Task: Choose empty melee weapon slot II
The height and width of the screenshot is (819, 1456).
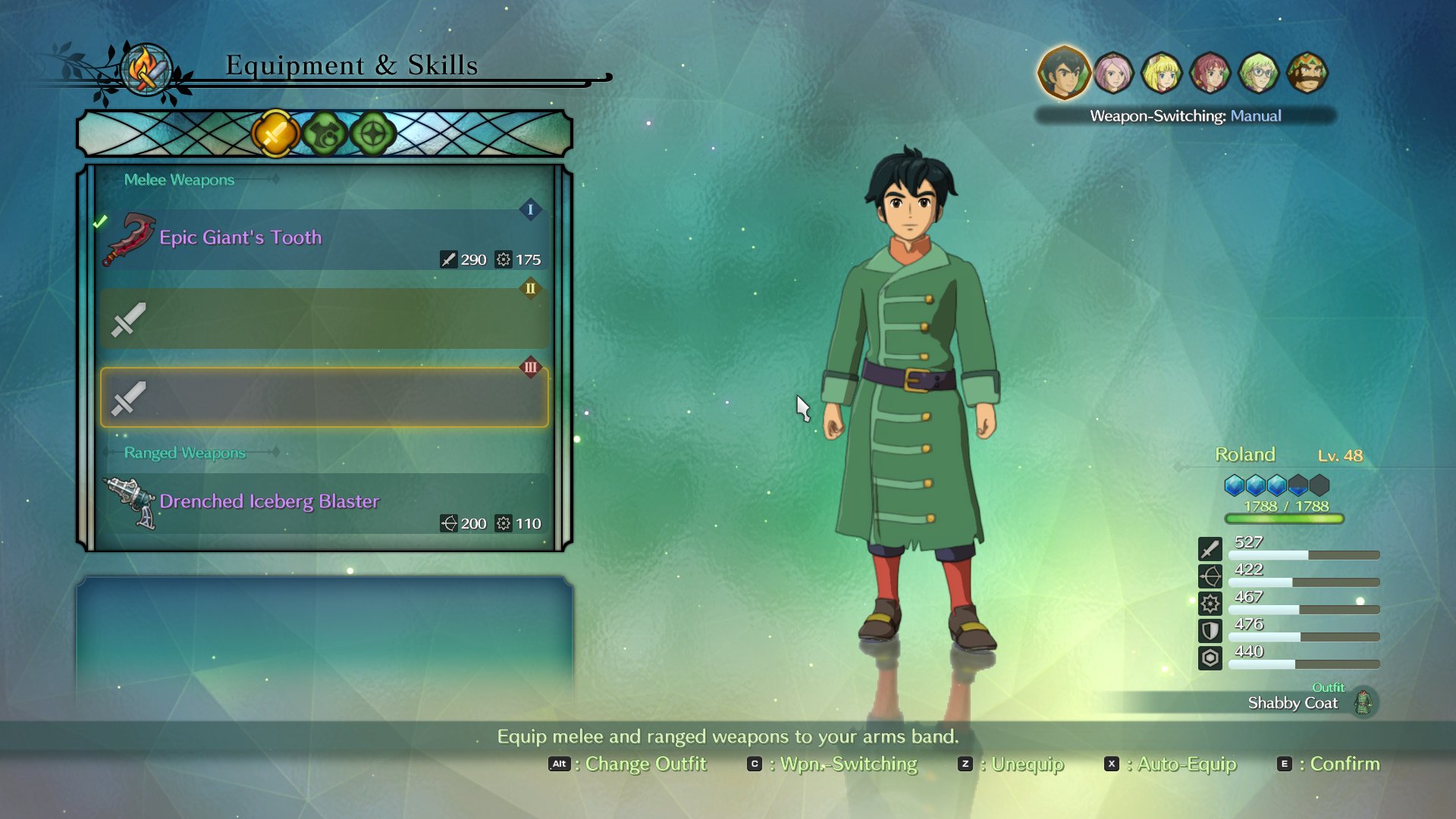Action: (x=324, y=318)
